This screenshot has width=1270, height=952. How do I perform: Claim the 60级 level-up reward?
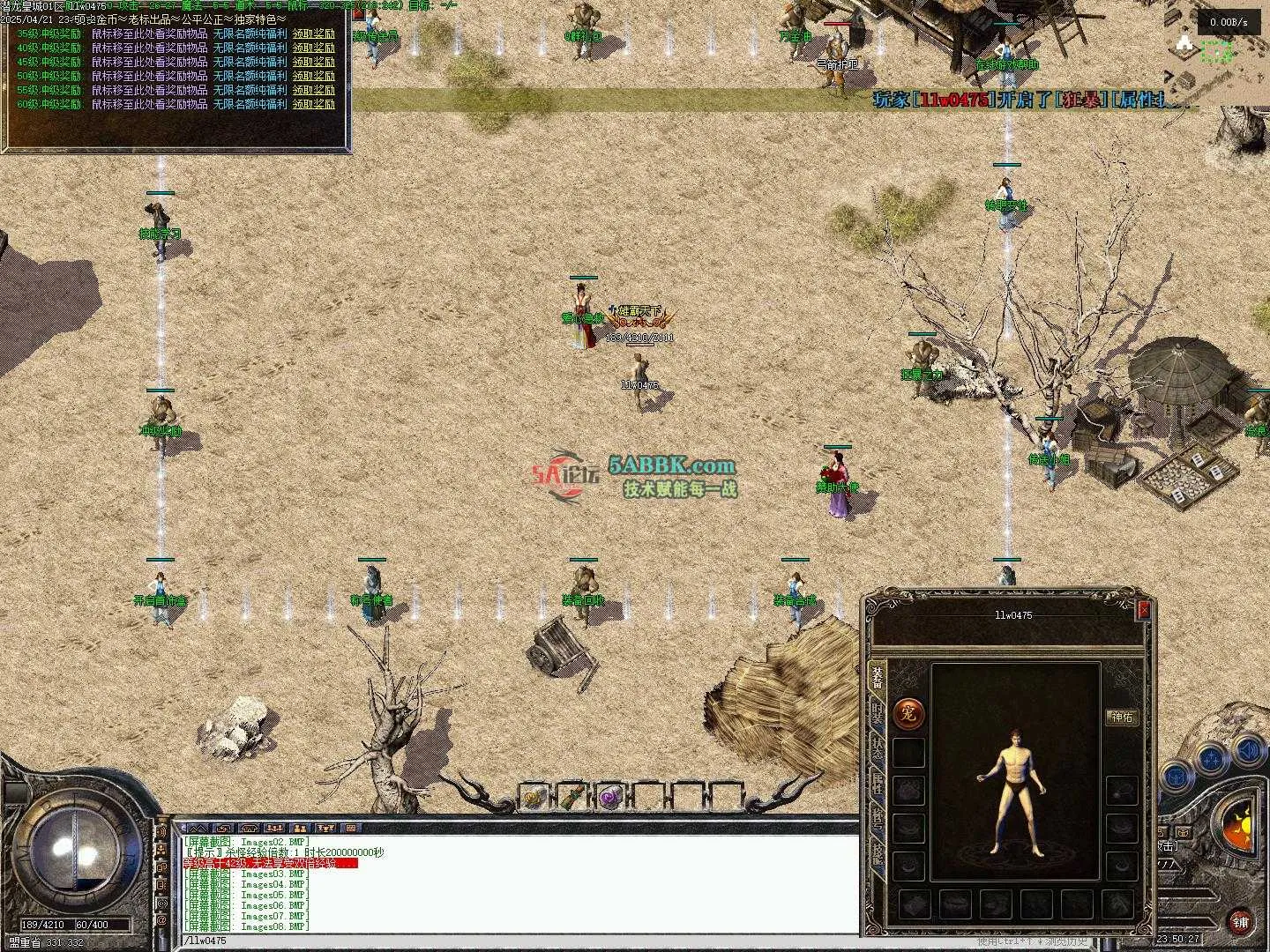(314, 104)
